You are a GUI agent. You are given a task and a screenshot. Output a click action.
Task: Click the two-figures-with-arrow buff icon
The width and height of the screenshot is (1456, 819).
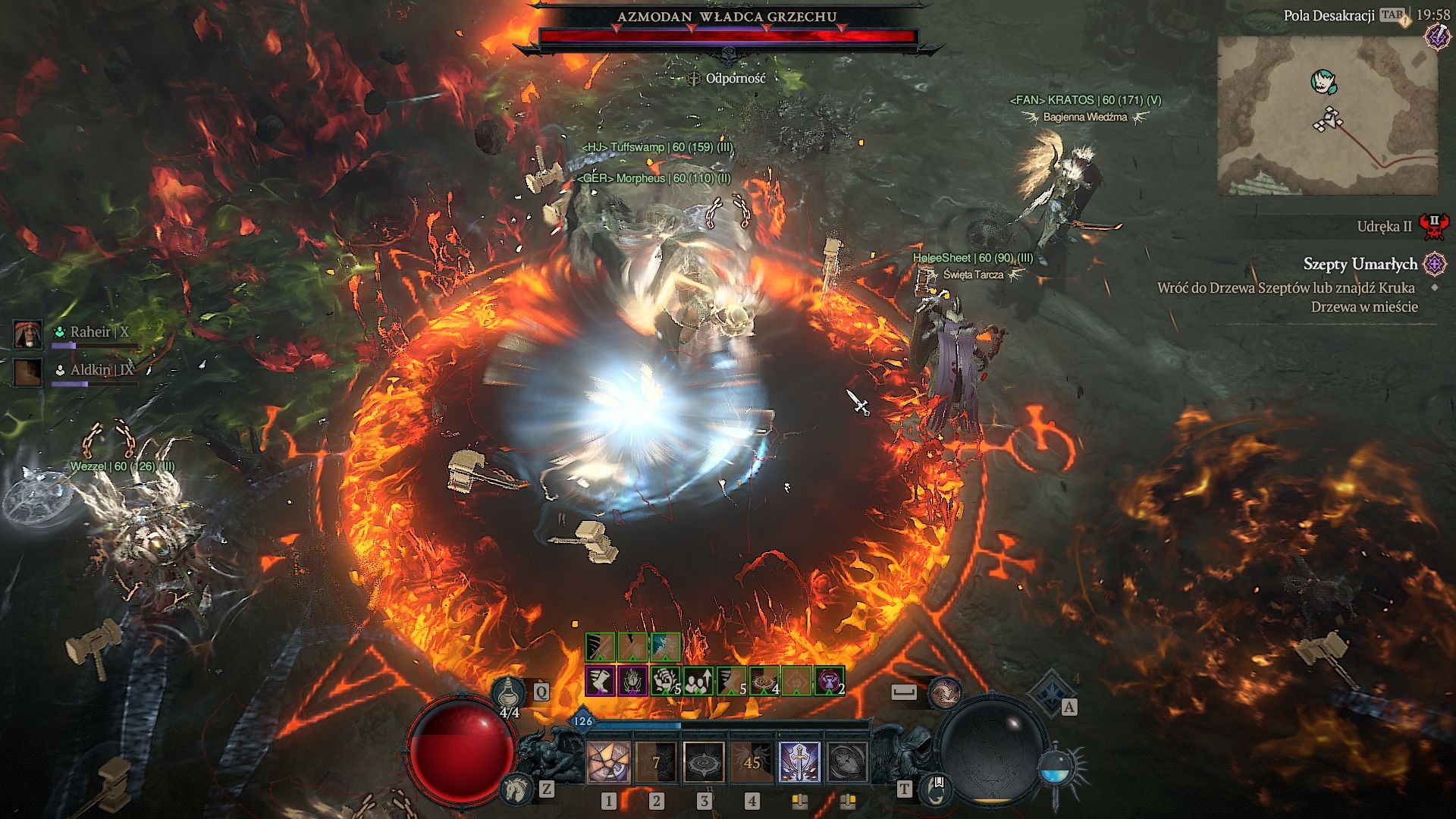tap(698, 681)
